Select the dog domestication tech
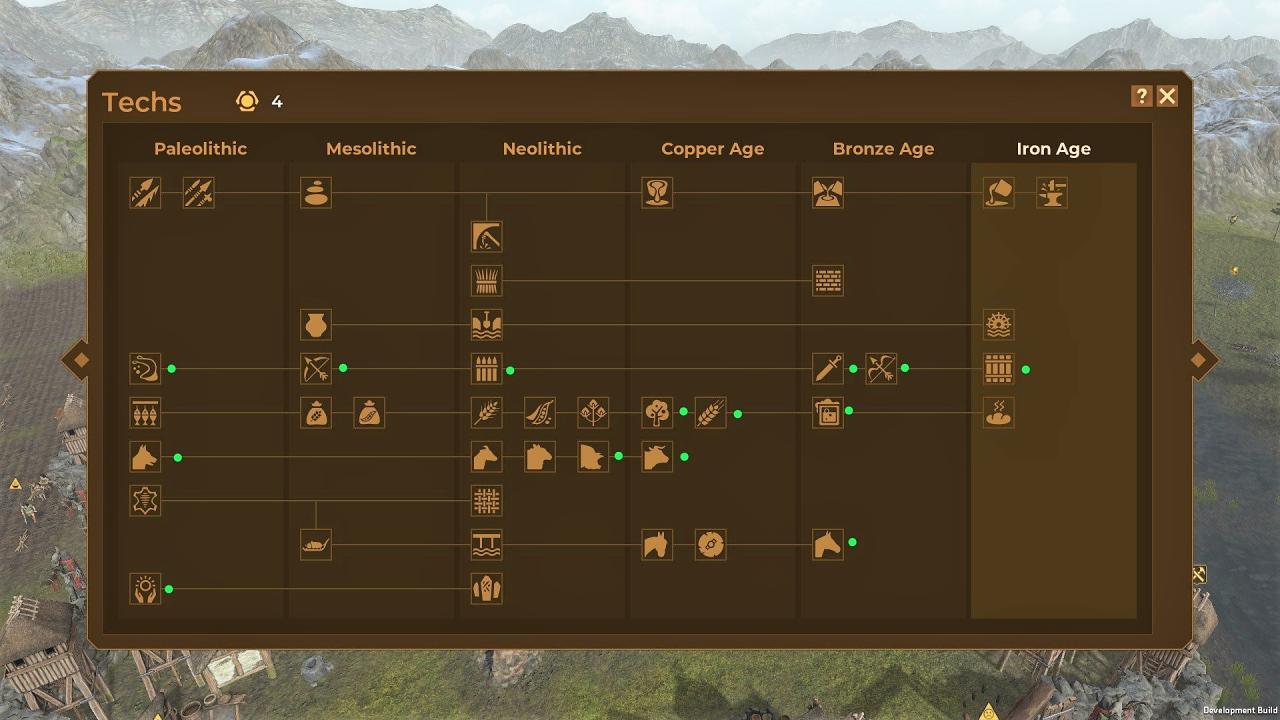This screenshot has width=1280, height=720. 145,457
